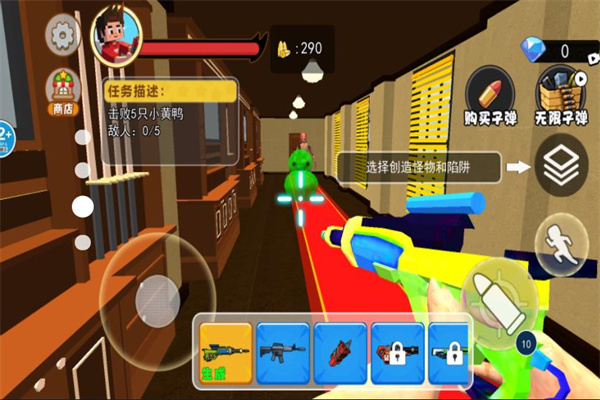Open the 任务描述 mission panel
The height and width of the screenshot is (400, 600).
170,92
